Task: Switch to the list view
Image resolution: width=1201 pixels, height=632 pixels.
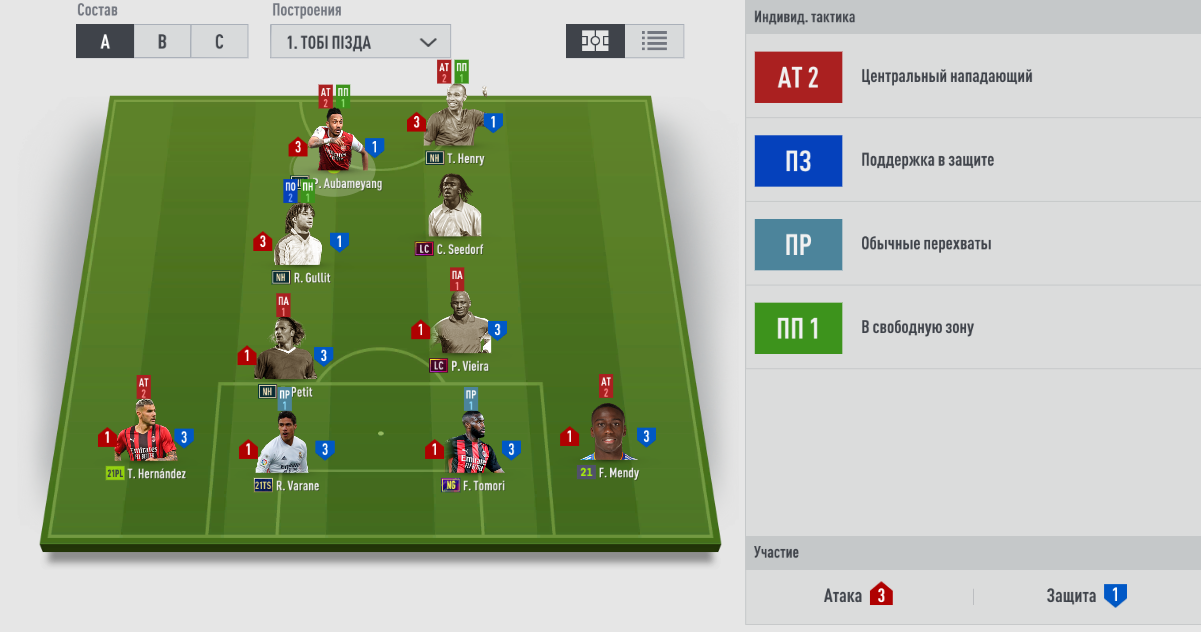Action: click(655, 41)
